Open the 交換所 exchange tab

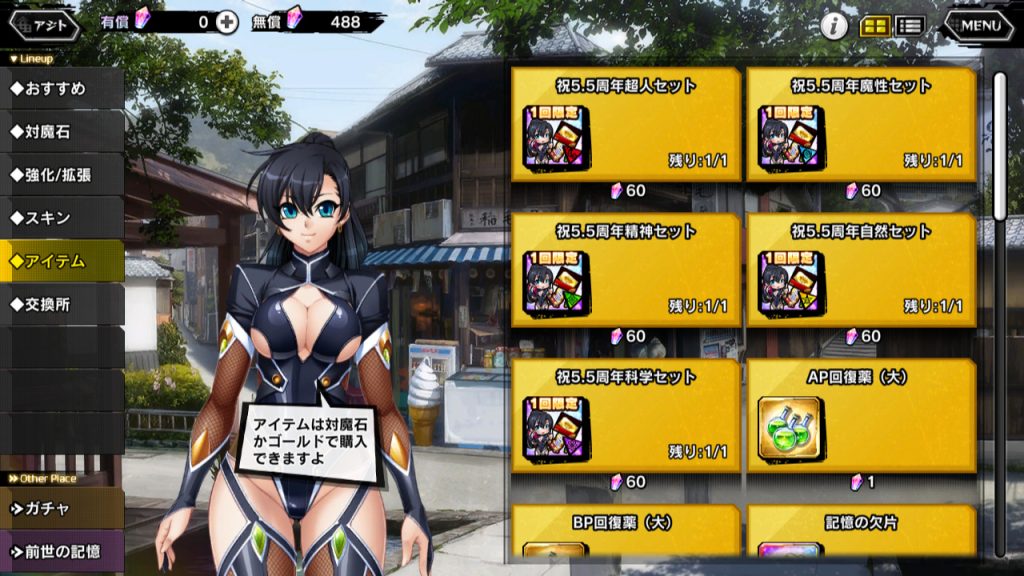[62, 304]
